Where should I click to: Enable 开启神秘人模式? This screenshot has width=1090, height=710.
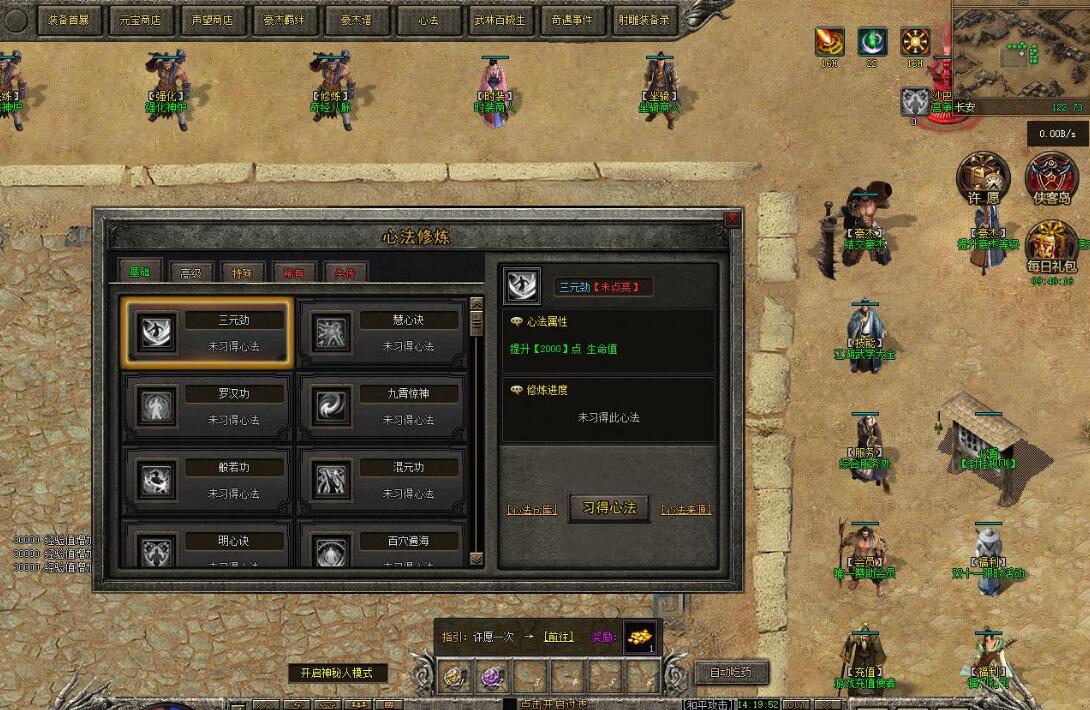click(337, 673)
